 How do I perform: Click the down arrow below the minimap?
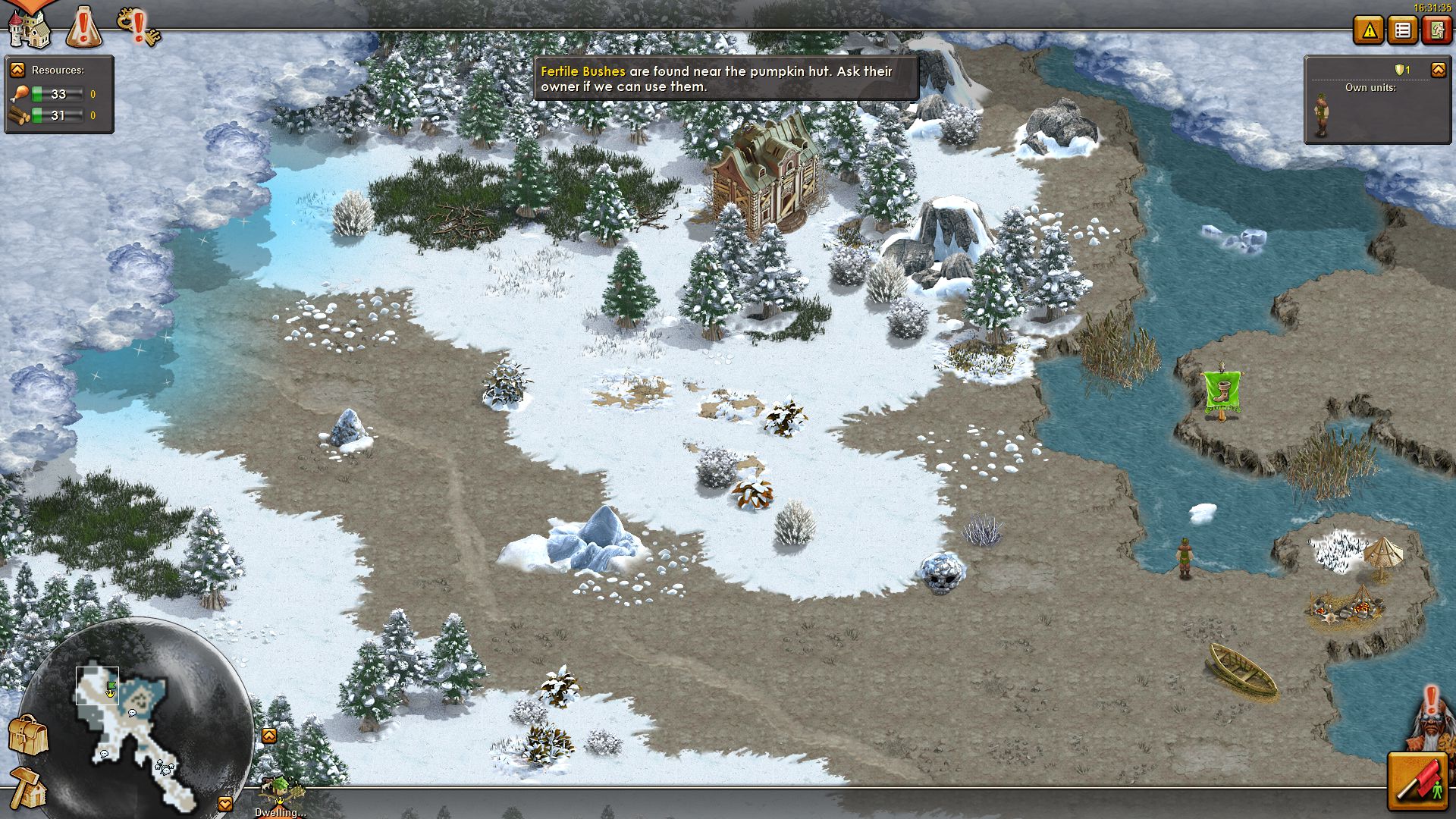click(x=225, y=804)
